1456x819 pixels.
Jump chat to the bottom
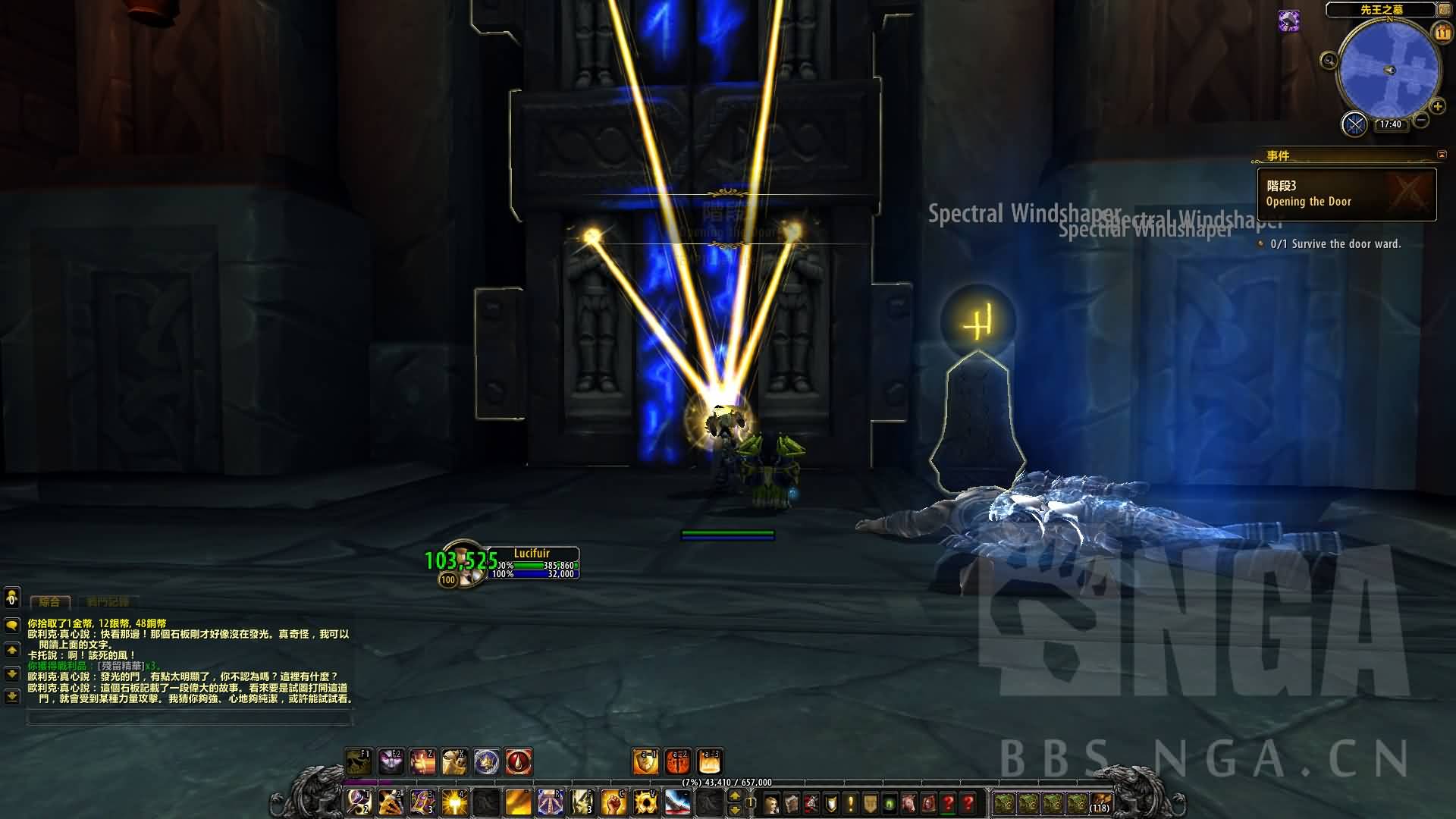click(x=11, y=695)
